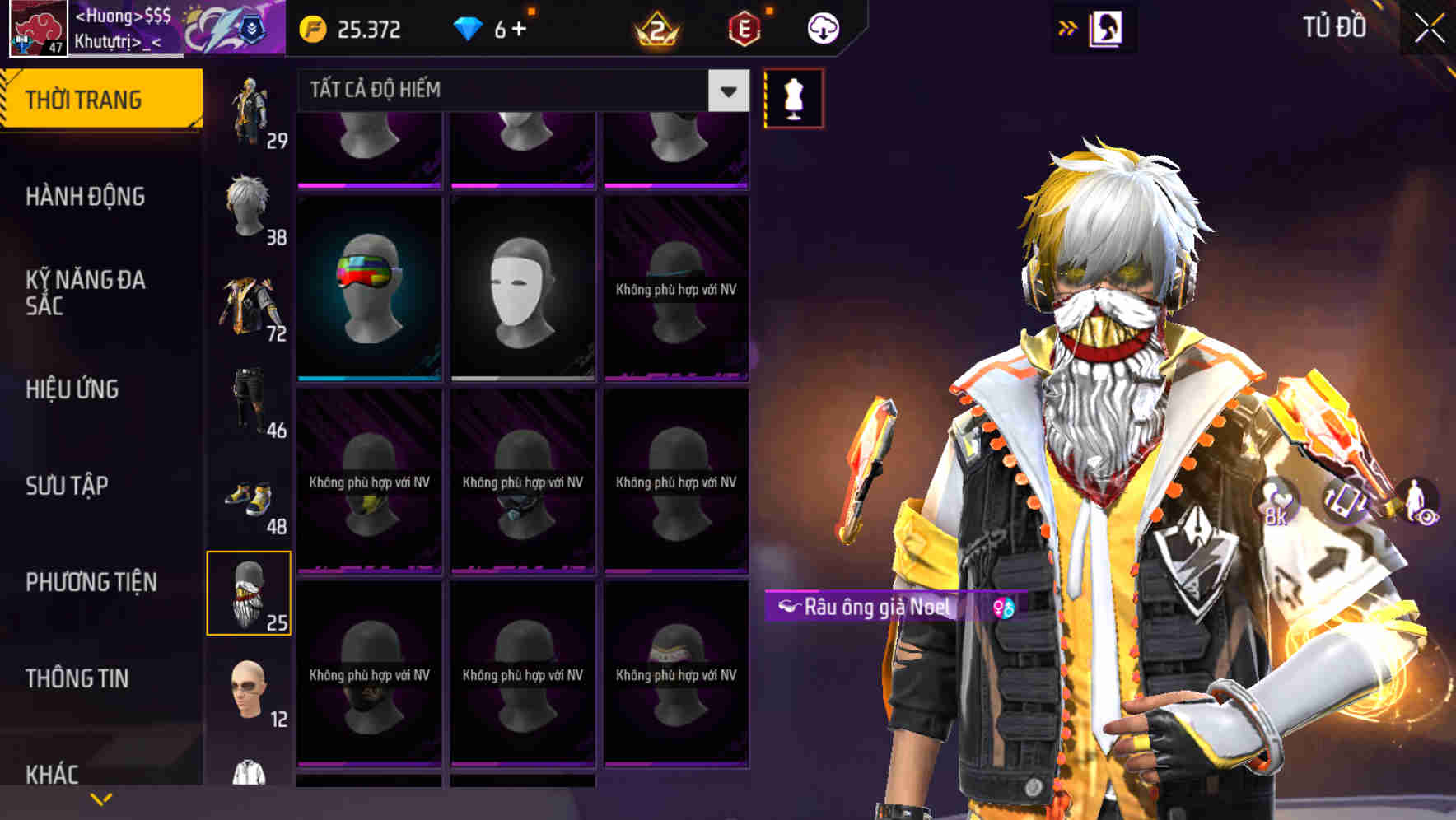
Task: Click the elite pass E badge icon
Action: tap(741, 30)
